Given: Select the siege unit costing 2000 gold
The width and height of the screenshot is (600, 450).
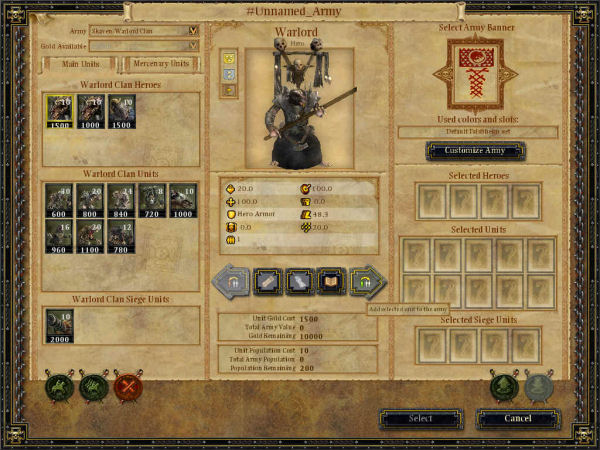Looking at the screenshot, I should pos(59,325).
